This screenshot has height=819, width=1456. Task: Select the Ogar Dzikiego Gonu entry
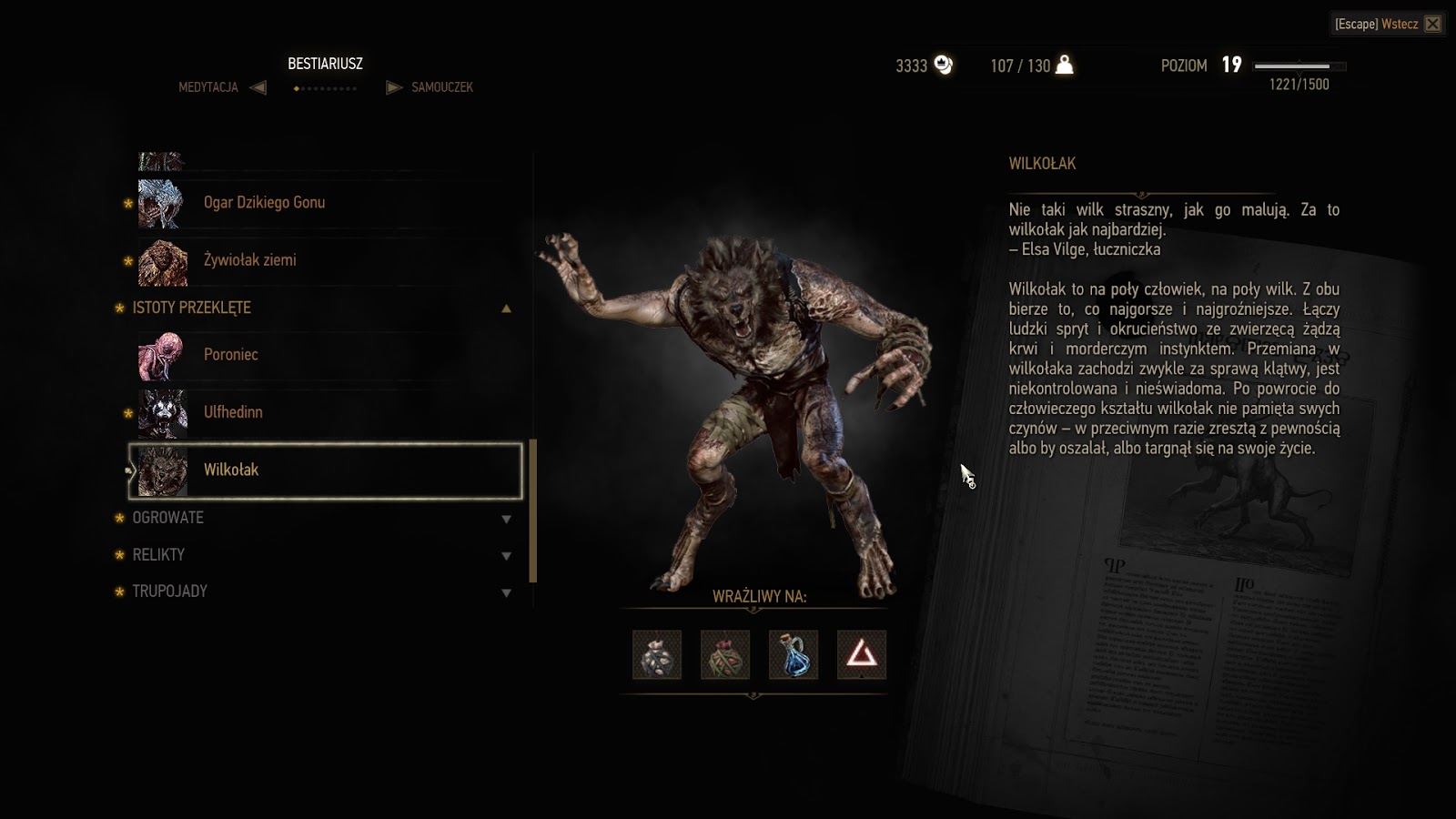[264, 203]
